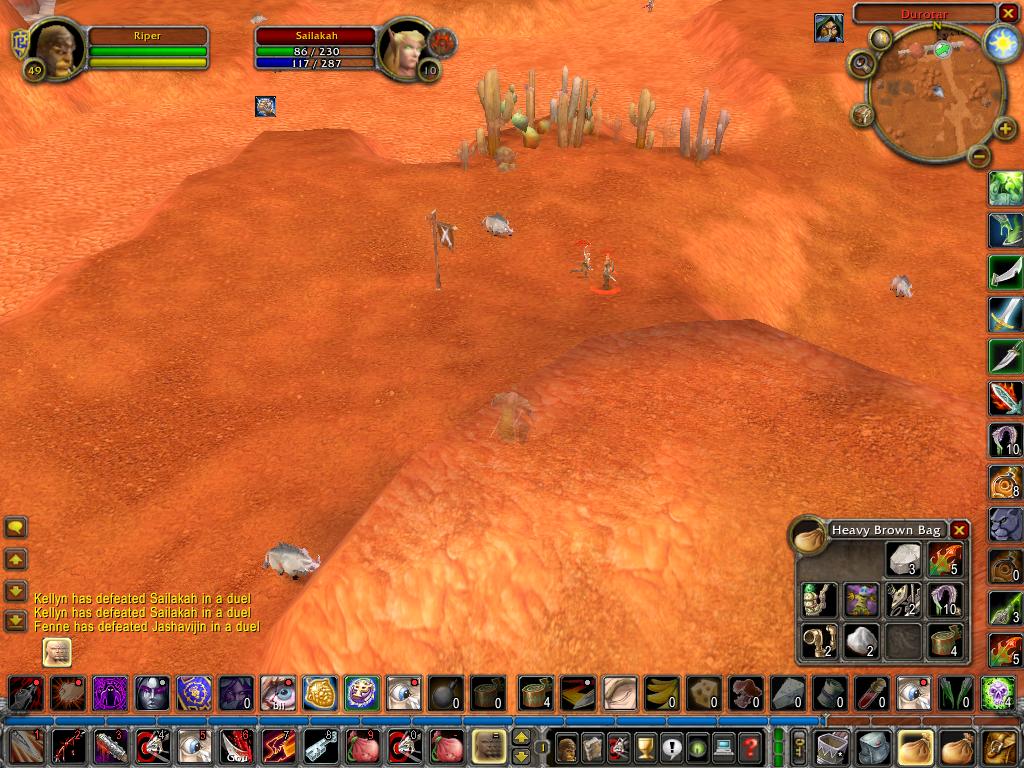Select the purple claw stack of ten in bag
The height and width of the screenshot is (768, 1024).
click(945, 599)
